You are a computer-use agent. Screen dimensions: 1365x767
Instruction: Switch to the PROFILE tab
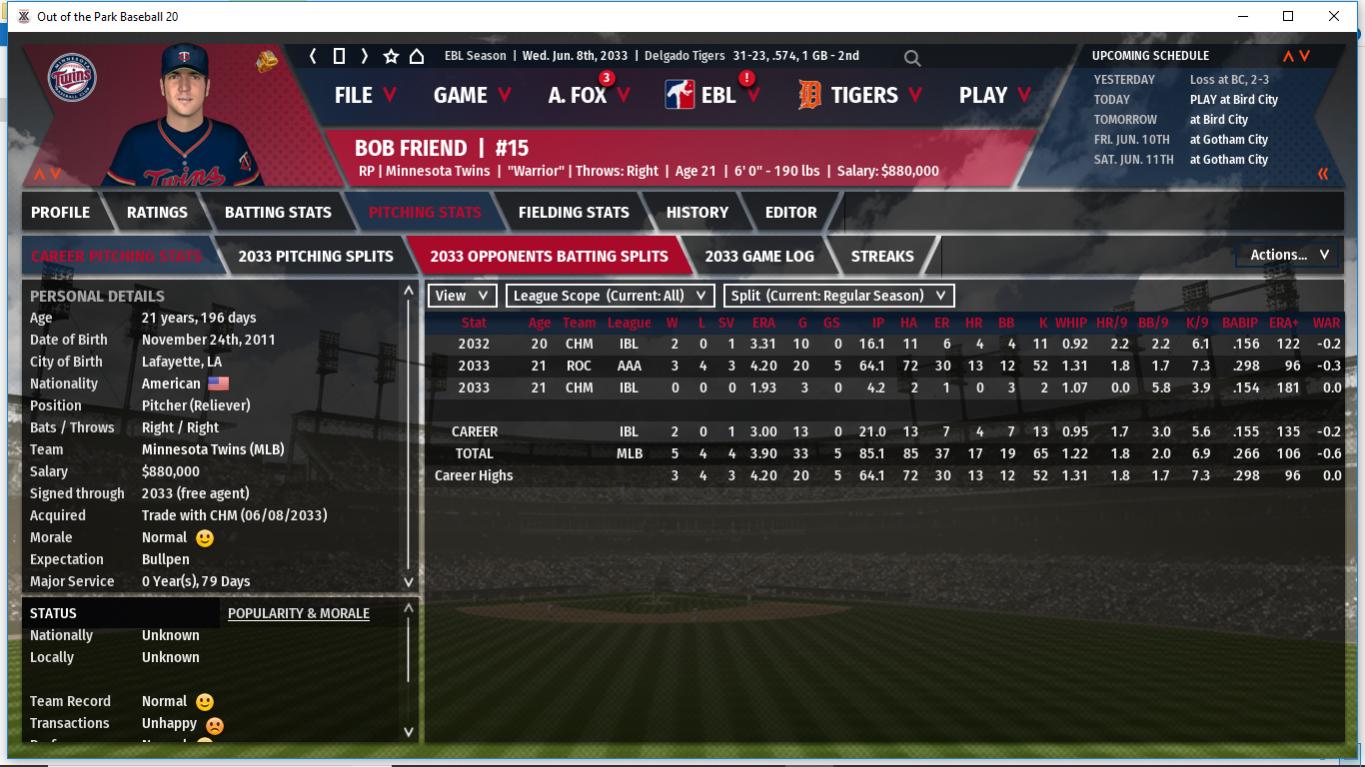point(60,212)
